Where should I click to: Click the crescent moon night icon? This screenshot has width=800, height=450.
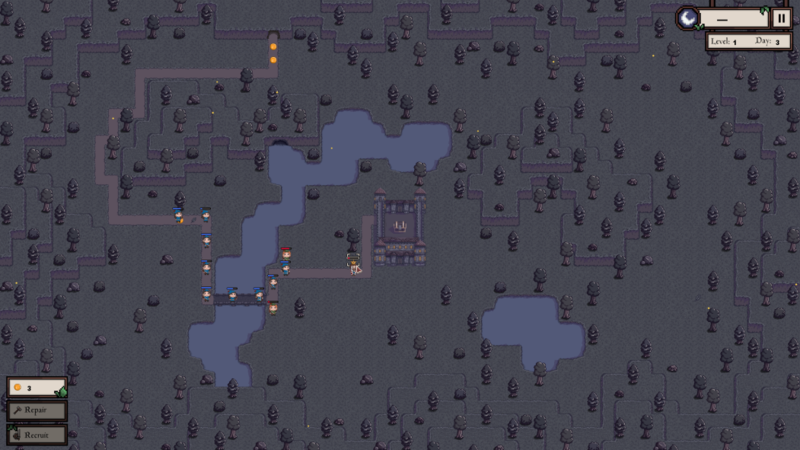tap(688, 18)
